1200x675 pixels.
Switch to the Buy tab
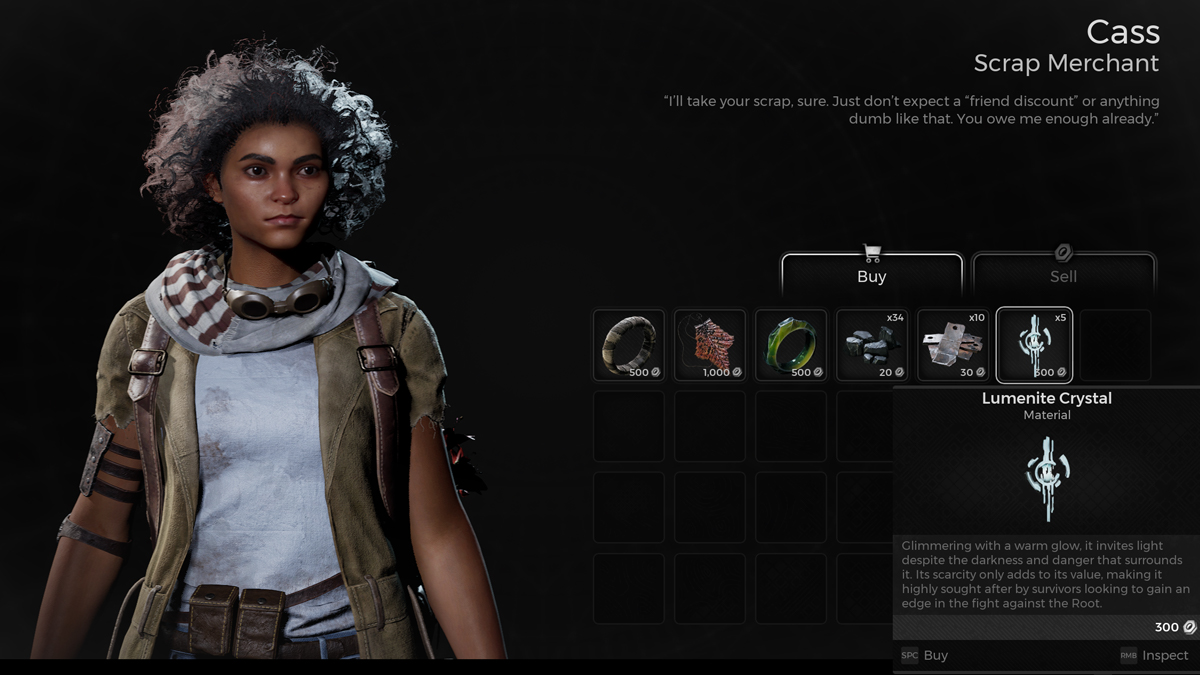pyautogui.click(x=871, y=275)
